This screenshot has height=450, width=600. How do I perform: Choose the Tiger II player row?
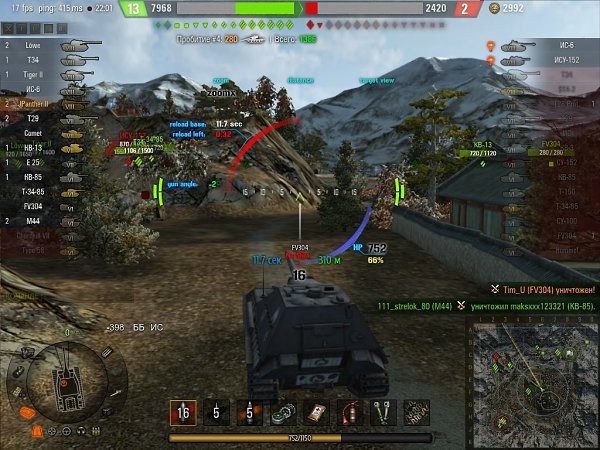click(x=40, y=74)
